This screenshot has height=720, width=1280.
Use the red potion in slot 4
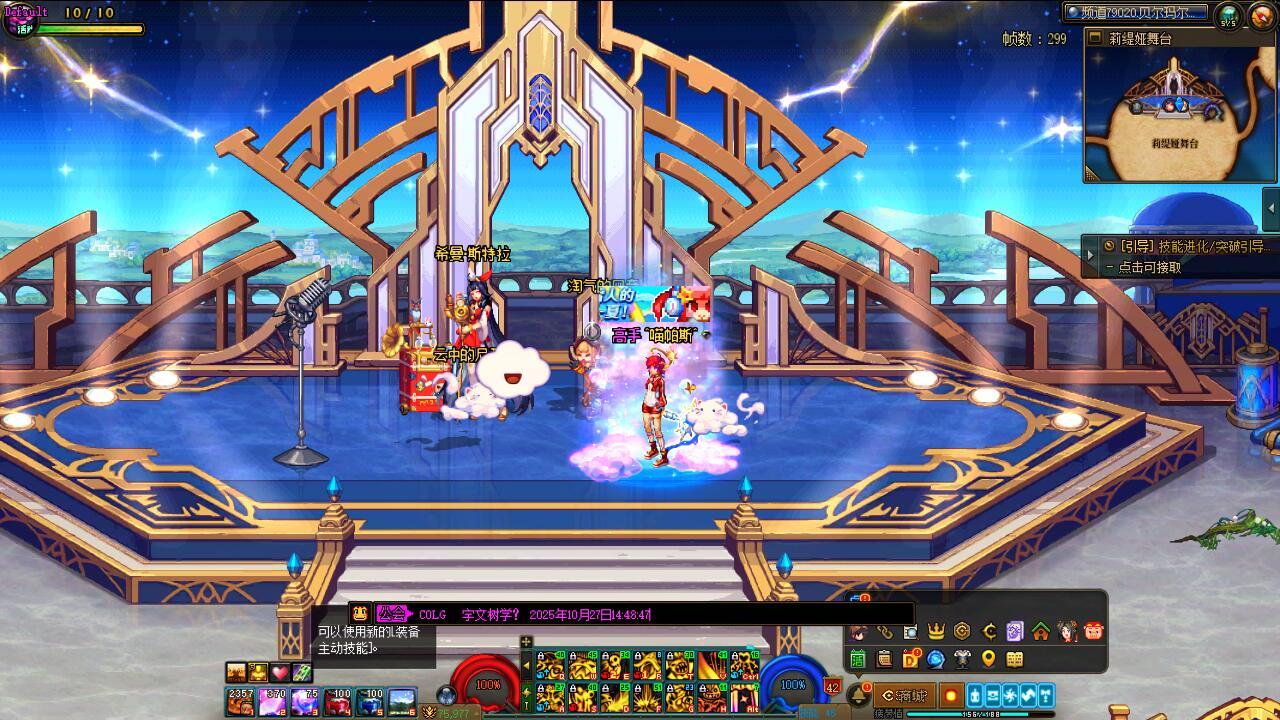(x=338, y=702)
